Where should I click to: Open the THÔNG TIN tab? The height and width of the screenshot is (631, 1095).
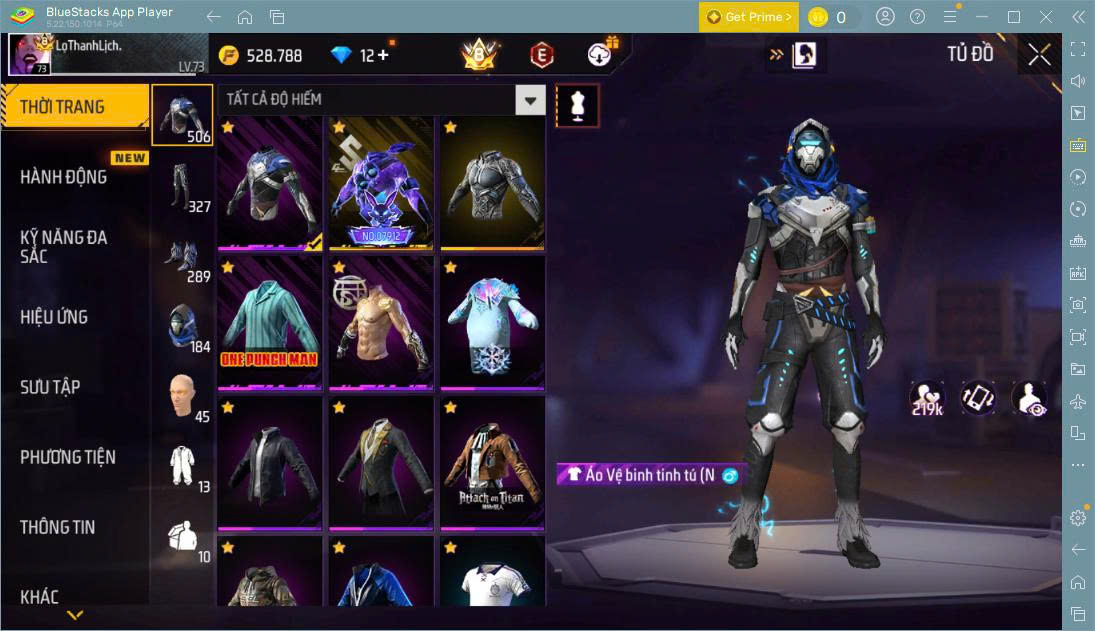[58, 527]
